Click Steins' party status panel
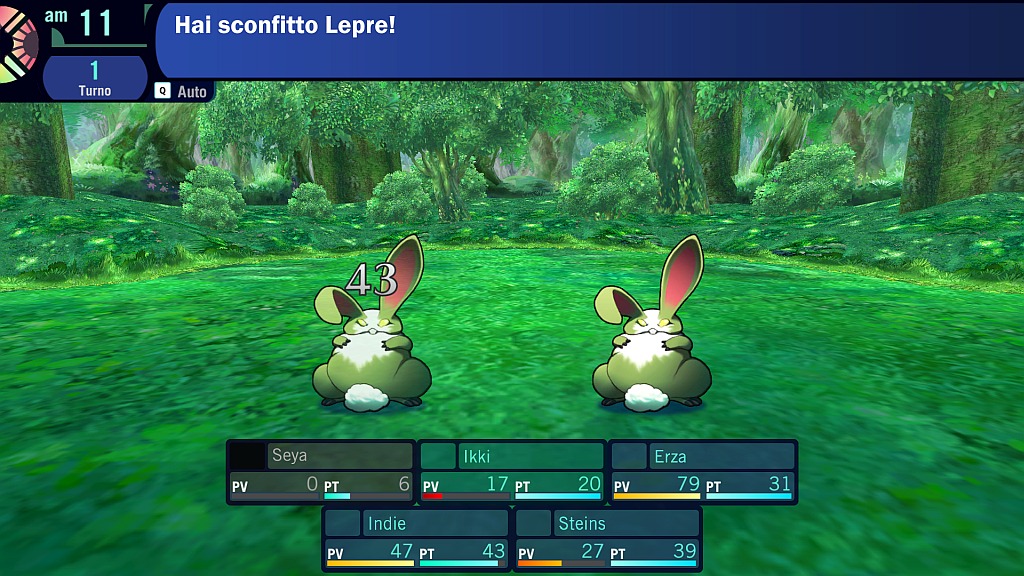Viewport: 1024px width, 576px height. [x=608, y=538]
